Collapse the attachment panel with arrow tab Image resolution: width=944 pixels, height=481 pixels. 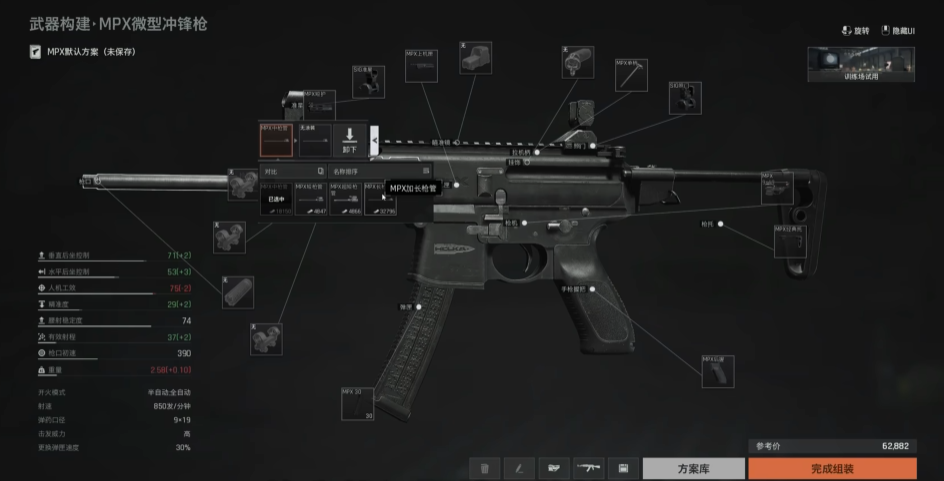pyautogui.click(x=375, y=141)
